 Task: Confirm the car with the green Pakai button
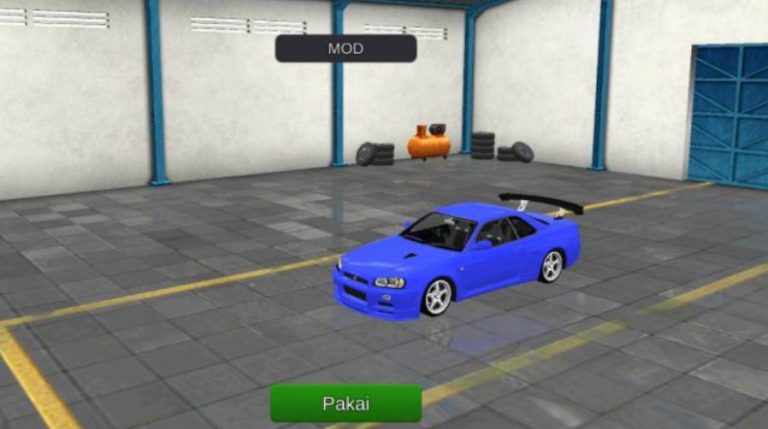[x=346, y=403]
